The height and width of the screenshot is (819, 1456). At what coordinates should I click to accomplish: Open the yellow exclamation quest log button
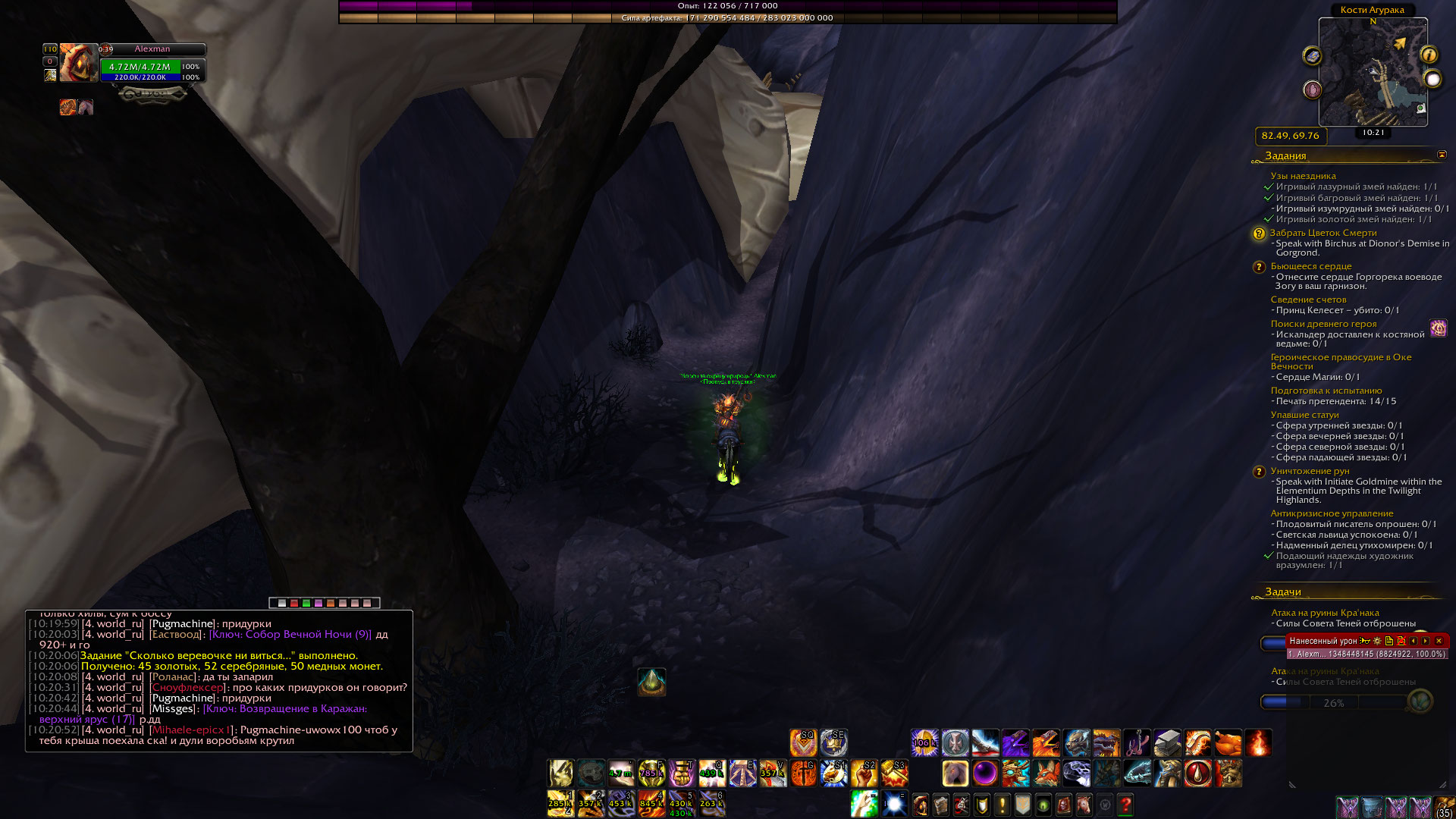click(x=1002, y=804)
